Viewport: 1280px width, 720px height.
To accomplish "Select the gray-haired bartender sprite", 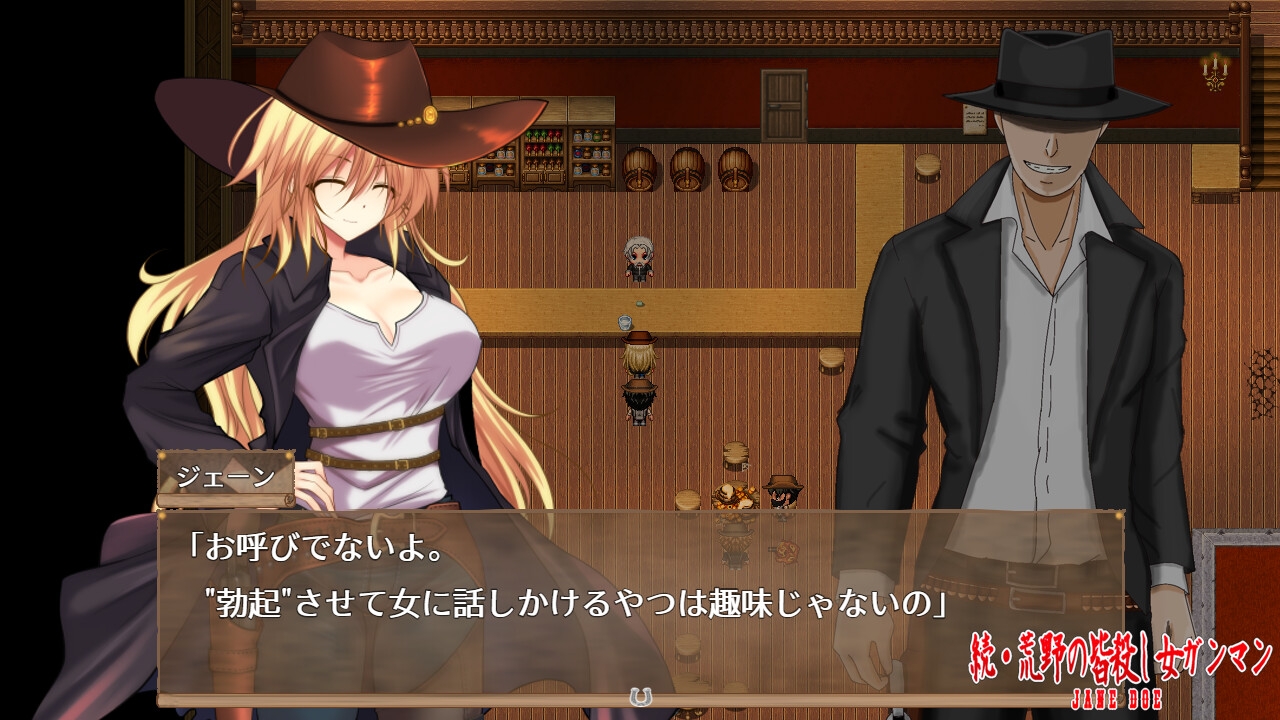I will (640, 258).
